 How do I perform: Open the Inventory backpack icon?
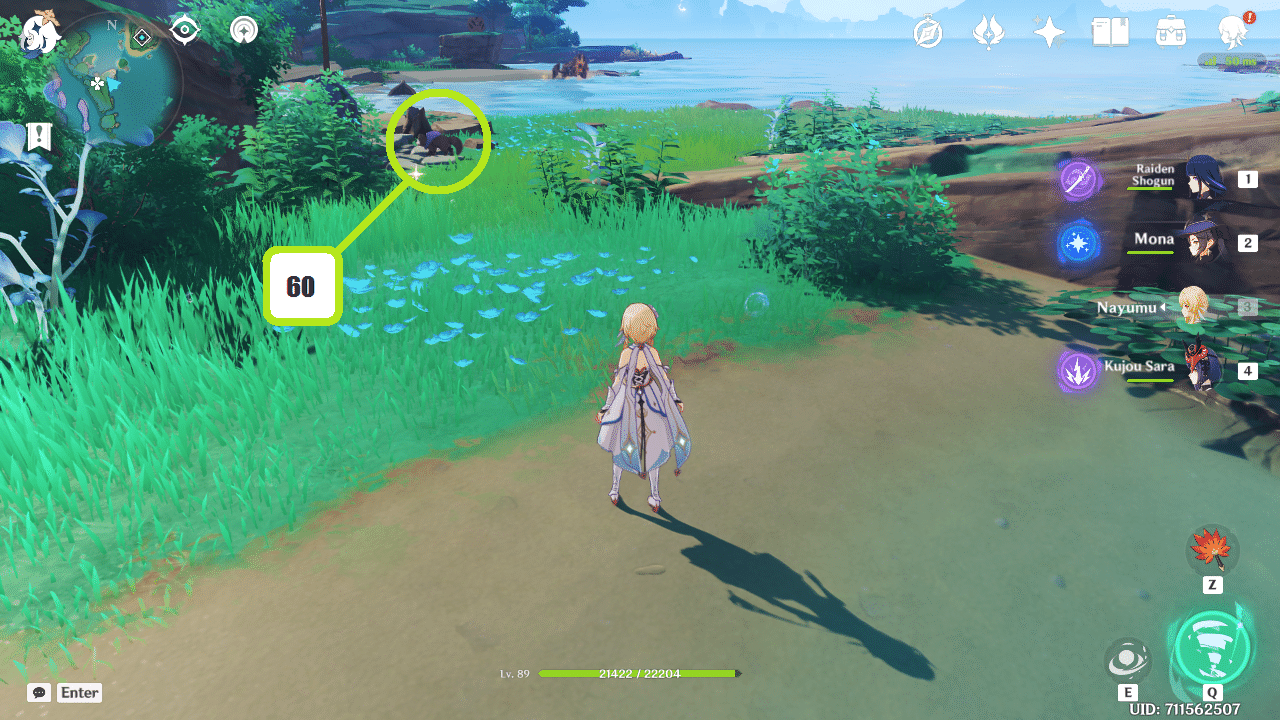(x=1170, y=31)
